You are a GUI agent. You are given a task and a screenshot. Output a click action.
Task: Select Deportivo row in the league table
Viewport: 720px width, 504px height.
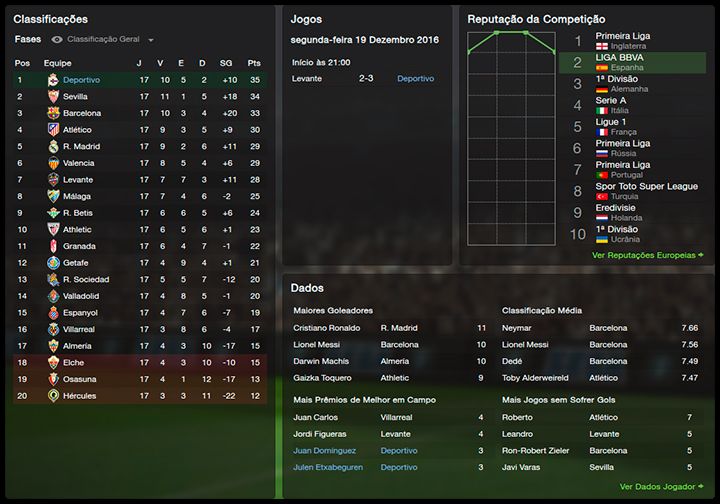pos(81,79)
